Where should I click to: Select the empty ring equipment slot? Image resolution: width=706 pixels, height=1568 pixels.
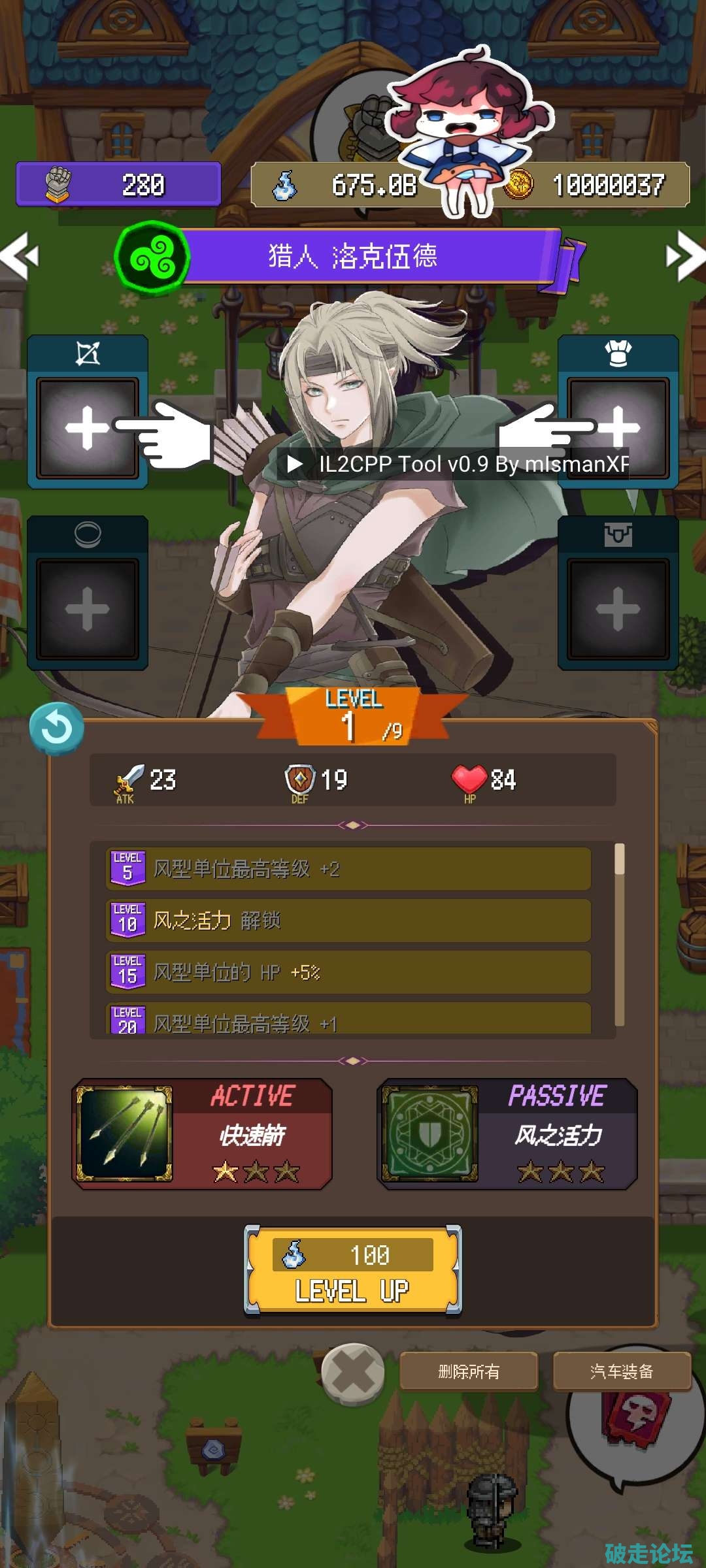pos(88,608)
